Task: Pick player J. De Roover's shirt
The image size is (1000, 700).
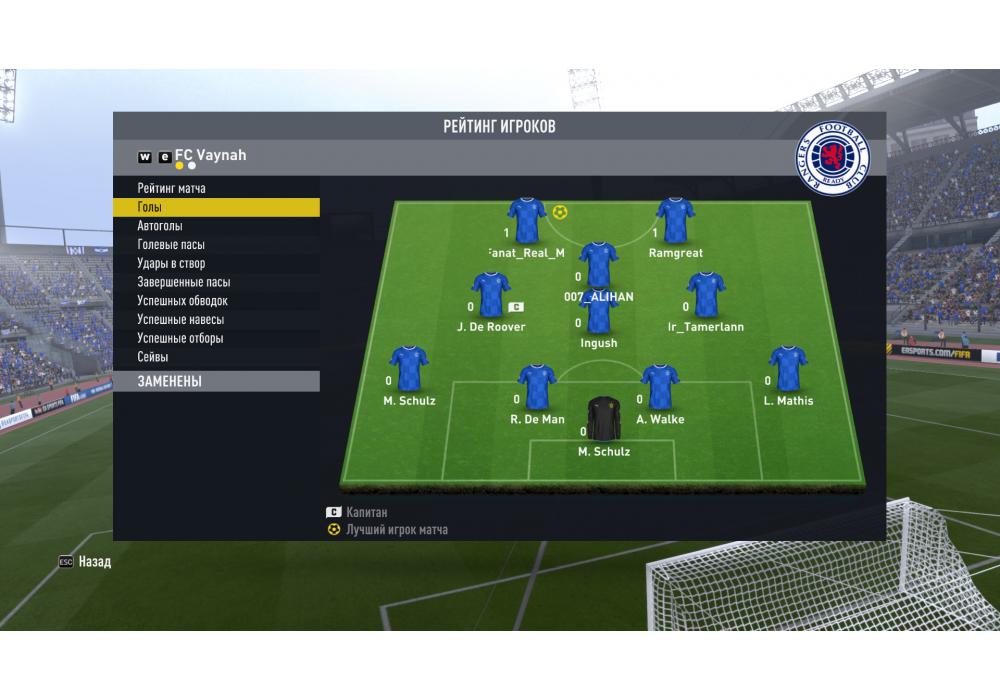Action: (x=491, y=295)
